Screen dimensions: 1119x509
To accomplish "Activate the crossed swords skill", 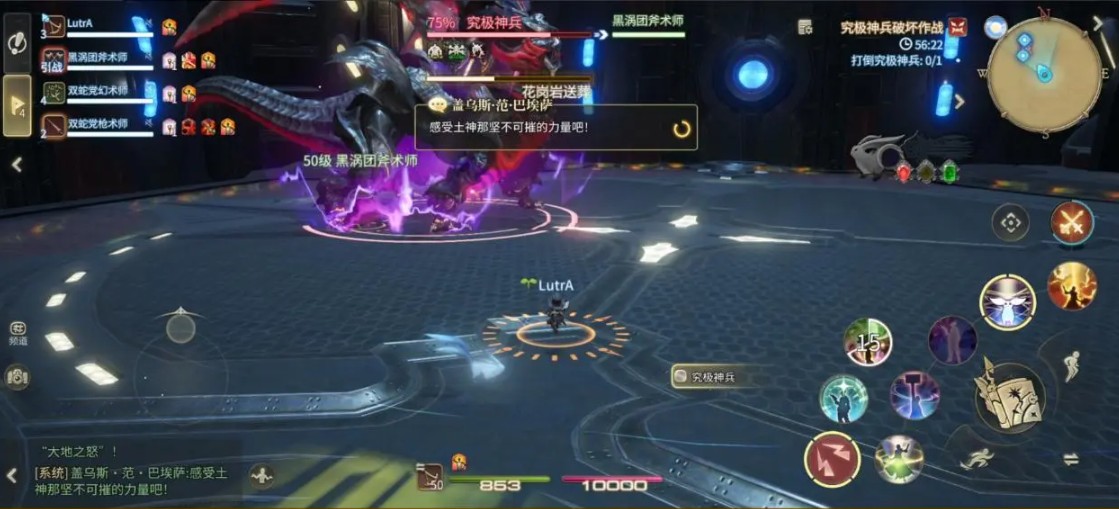I will 1072,222.
